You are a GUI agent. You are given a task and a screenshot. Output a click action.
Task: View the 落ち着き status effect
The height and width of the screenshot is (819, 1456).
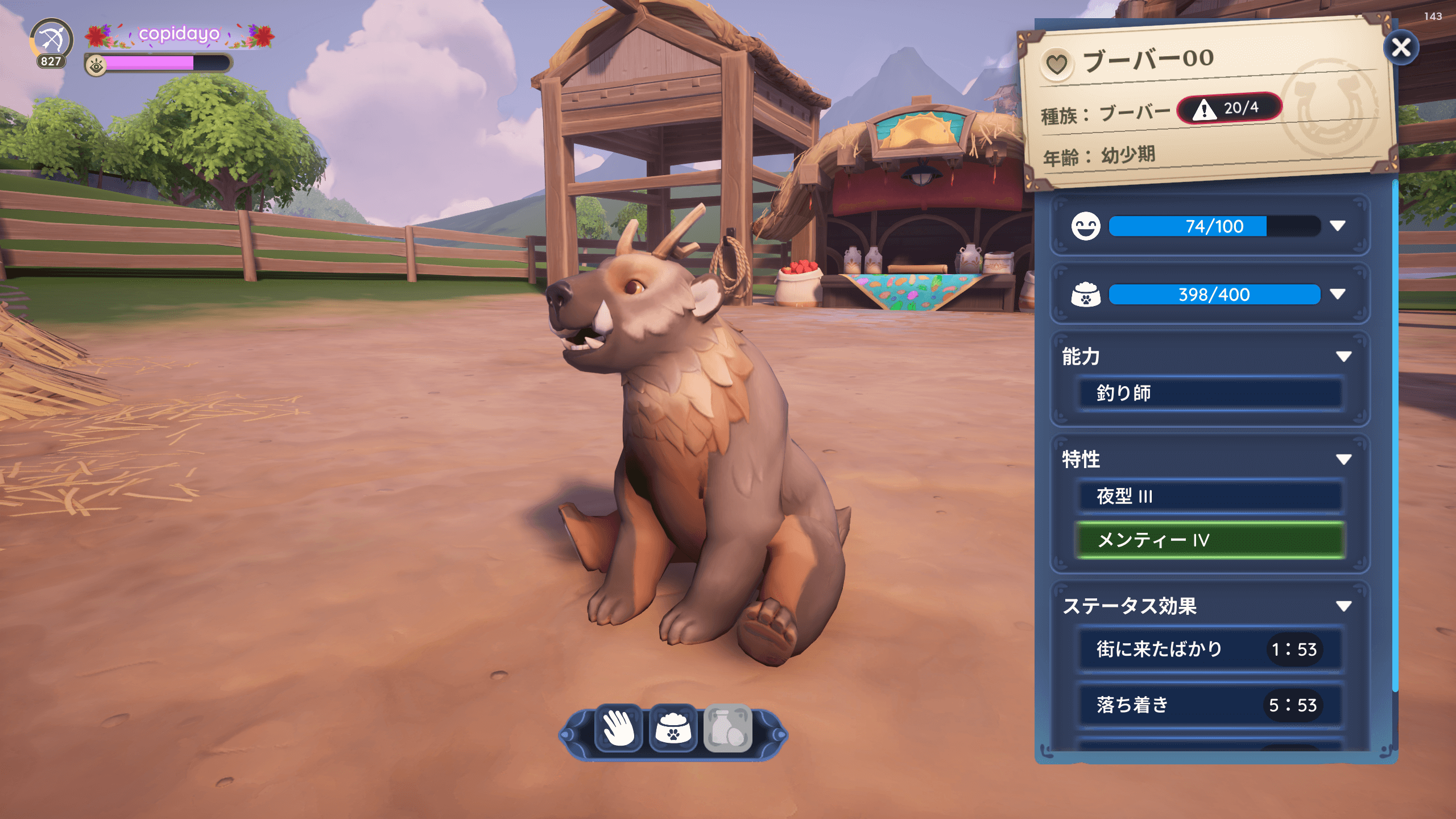pyautogui.click(x=1209, y=705)
